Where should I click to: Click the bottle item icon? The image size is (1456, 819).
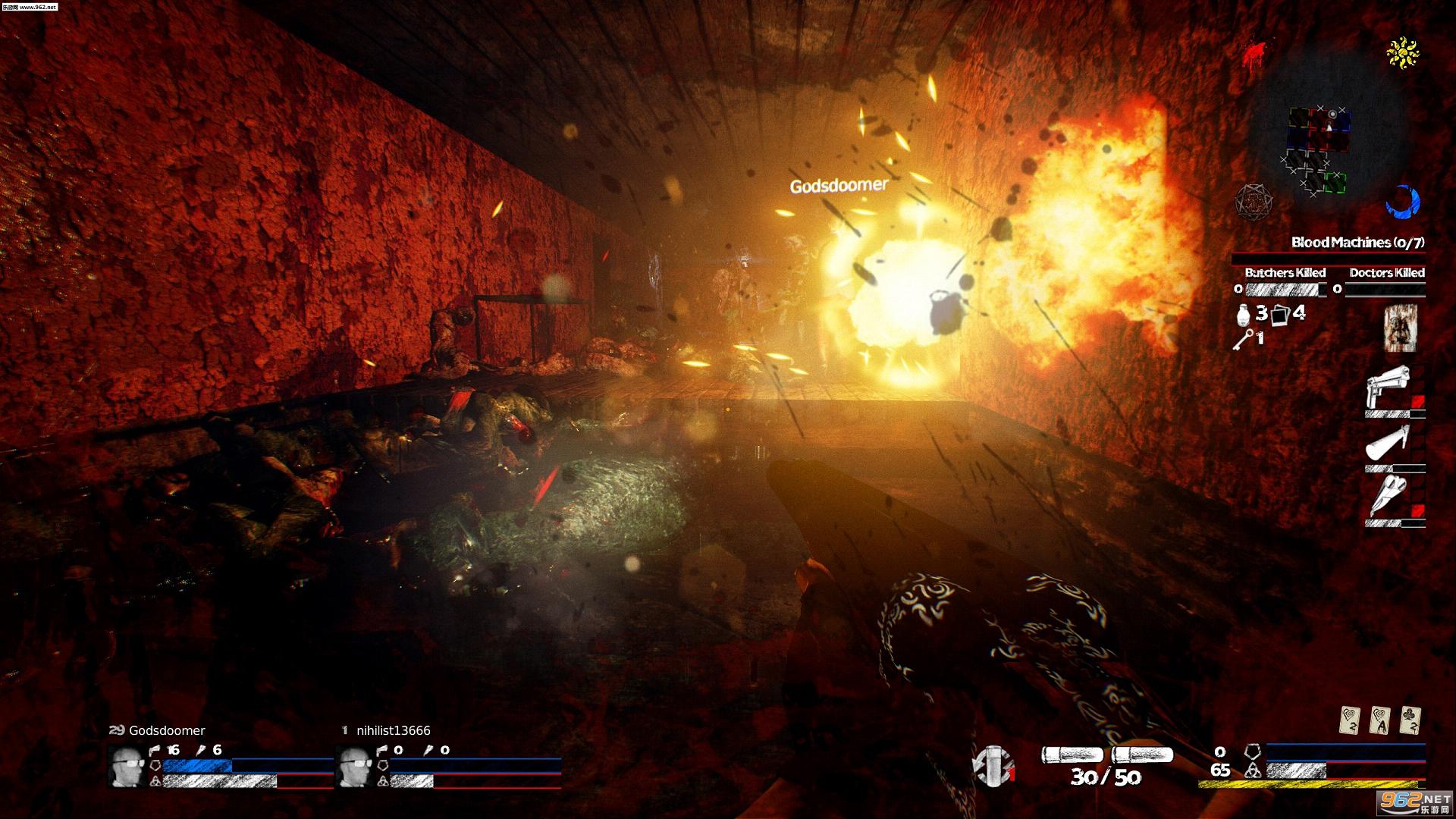(x=1242, y=314)
